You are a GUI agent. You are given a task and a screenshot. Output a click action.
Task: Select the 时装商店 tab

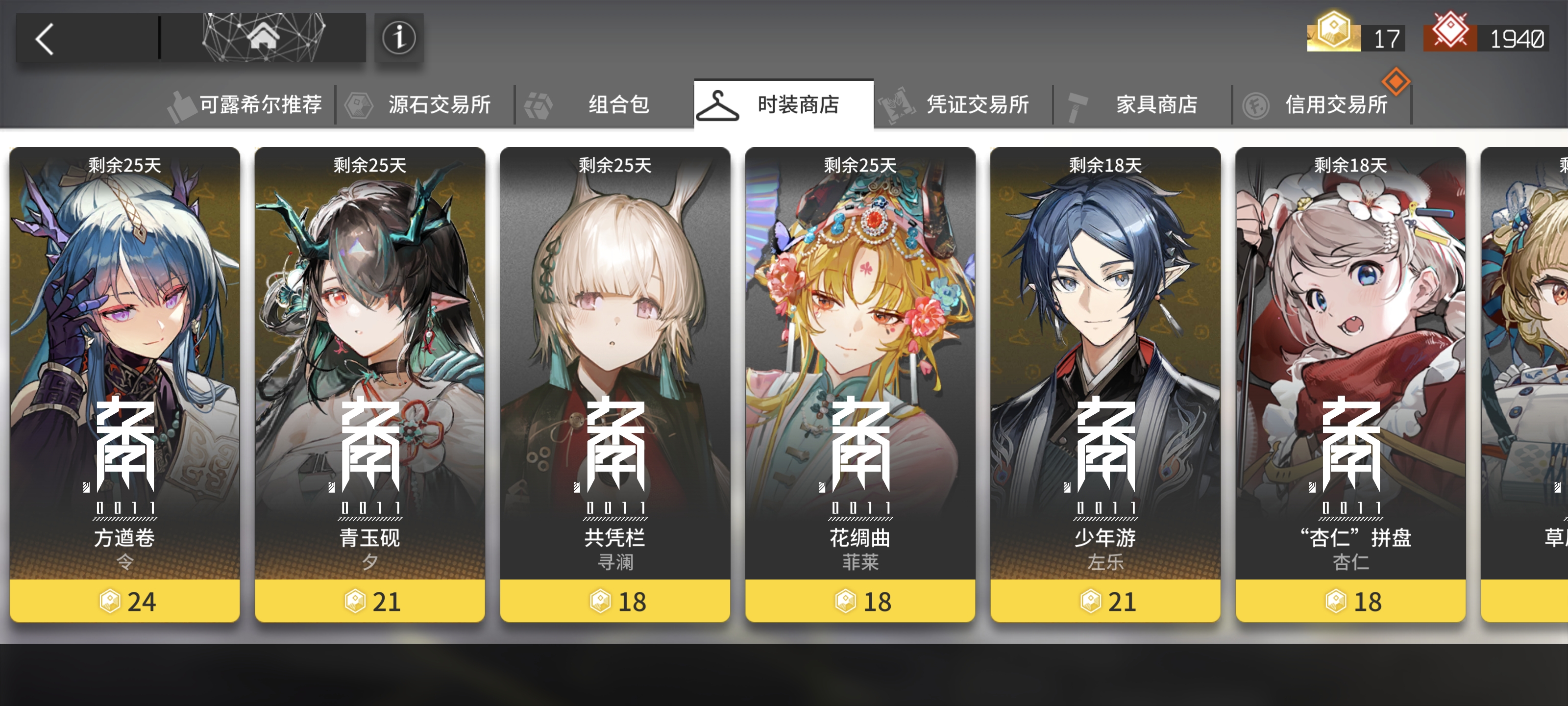[784, 105]
